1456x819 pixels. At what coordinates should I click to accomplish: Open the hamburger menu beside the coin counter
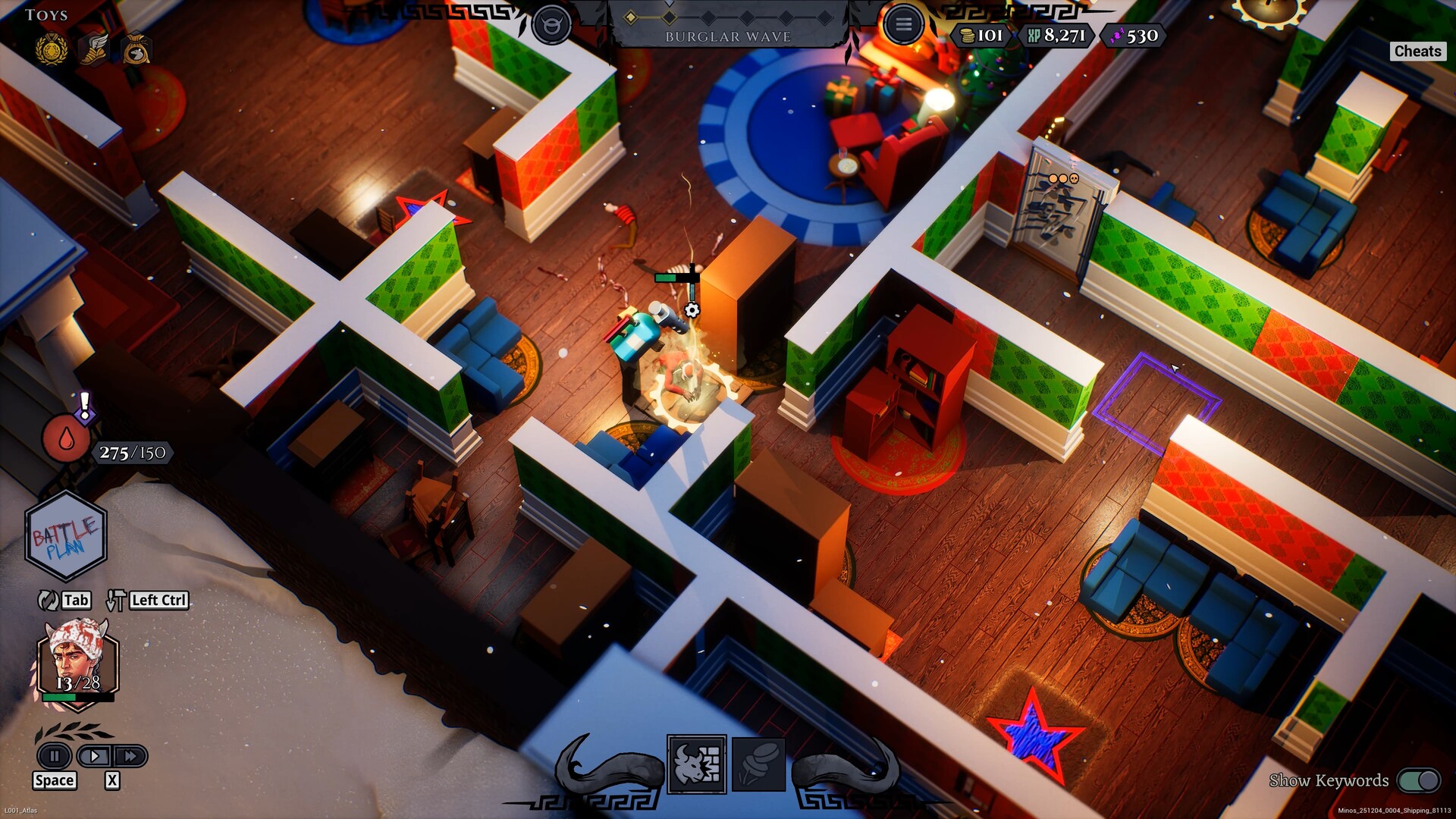click(904, 24)
